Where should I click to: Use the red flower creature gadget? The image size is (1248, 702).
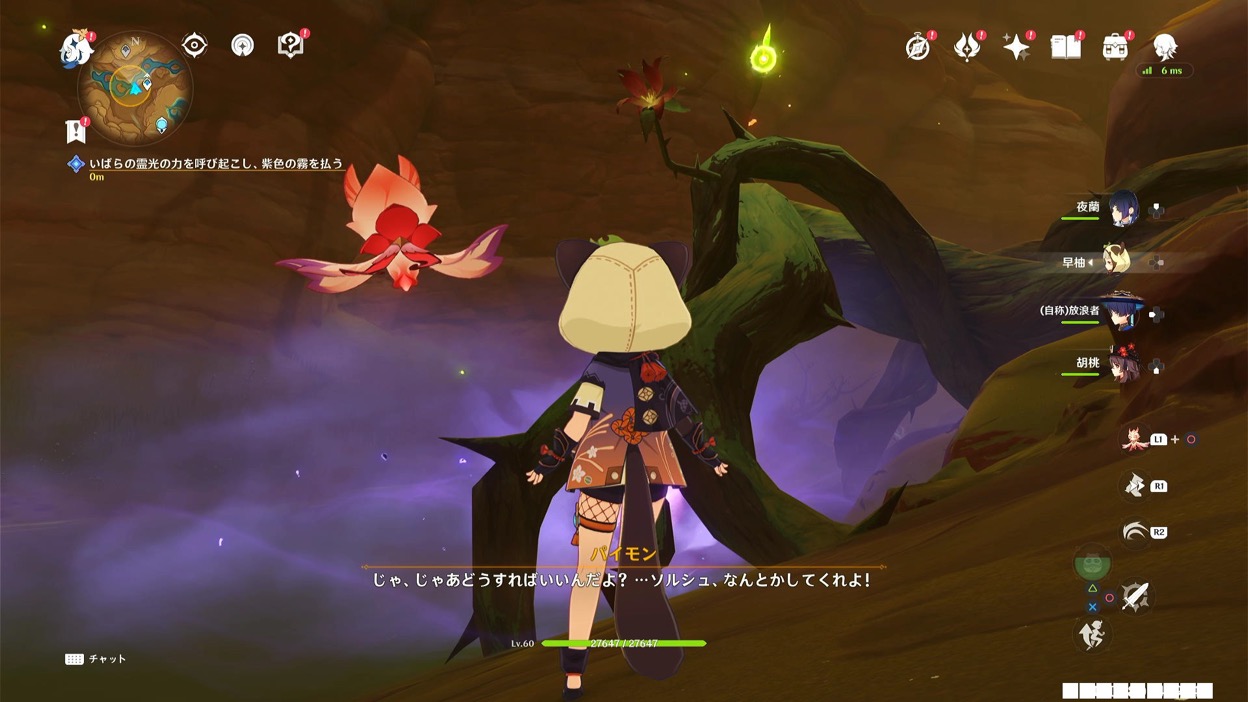coord(1134,439)
